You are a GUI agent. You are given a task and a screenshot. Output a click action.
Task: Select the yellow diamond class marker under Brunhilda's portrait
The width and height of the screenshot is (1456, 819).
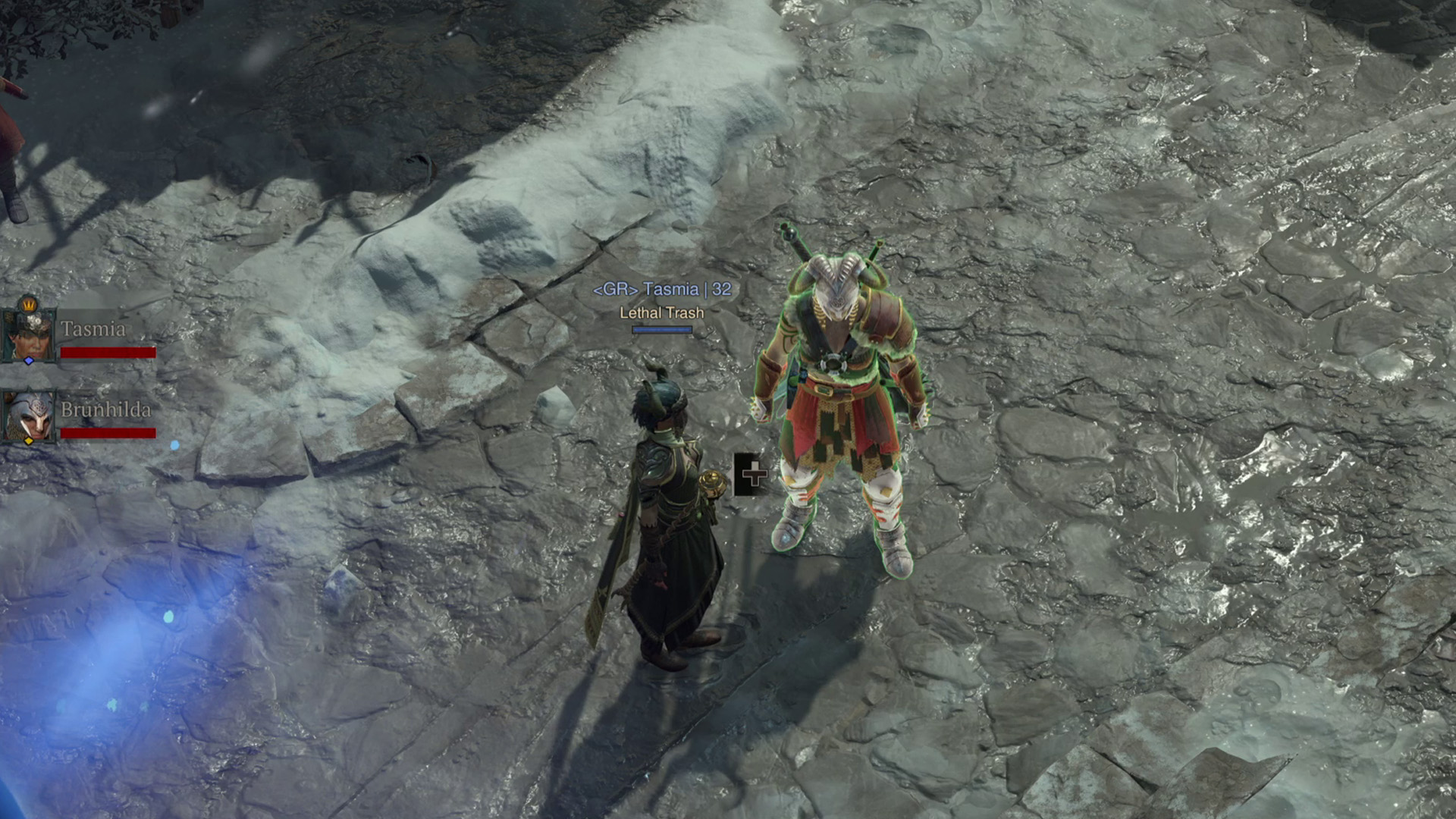[29, 441]
